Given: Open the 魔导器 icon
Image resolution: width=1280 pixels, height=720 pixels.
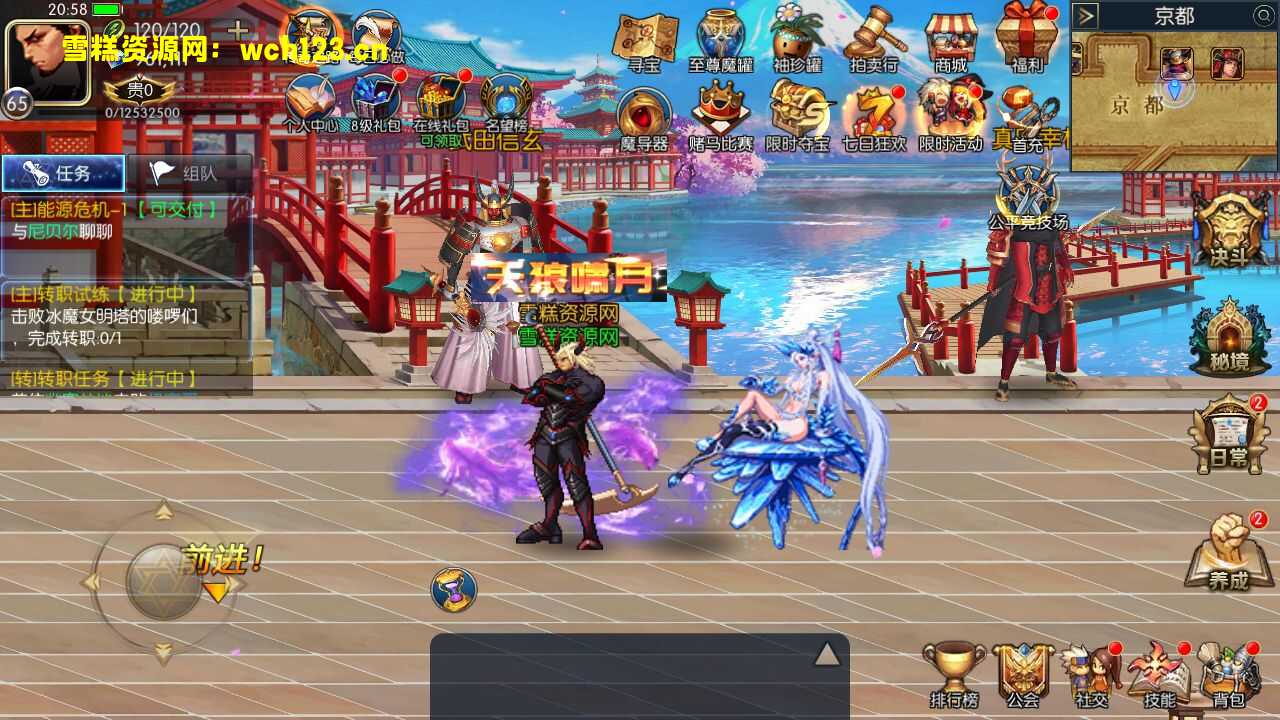Looking at the screenshot, I should coord(644,118).
